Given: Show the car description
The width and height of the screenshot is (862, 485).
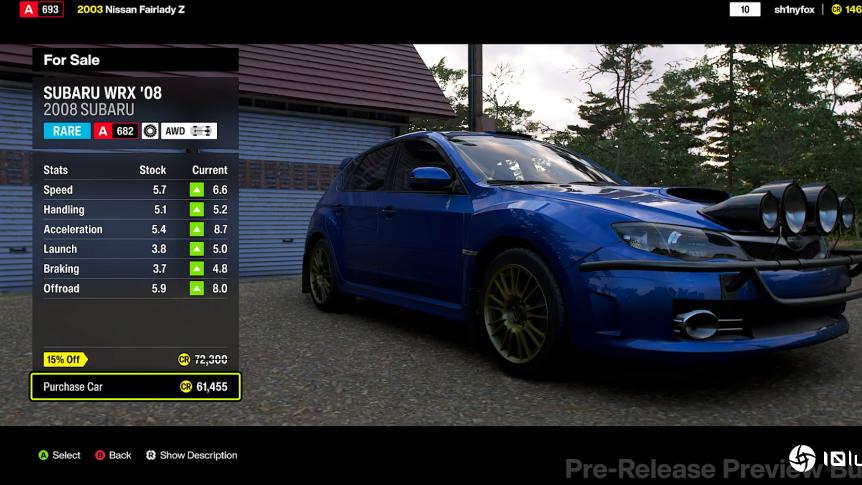Looking at the screenshot, I should tap(191, 455).
